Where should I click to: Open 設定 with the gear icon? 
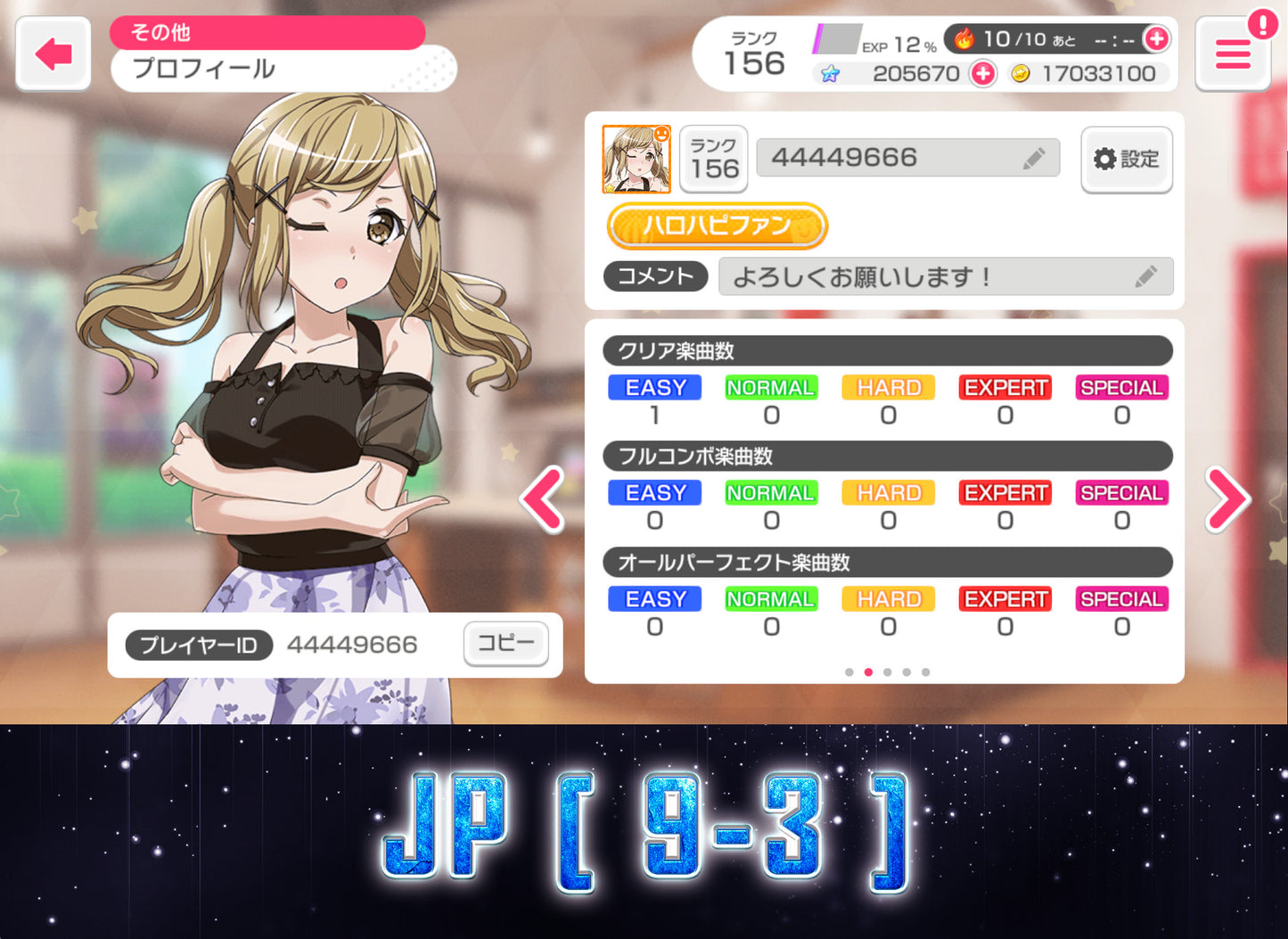coord(1126,159)
